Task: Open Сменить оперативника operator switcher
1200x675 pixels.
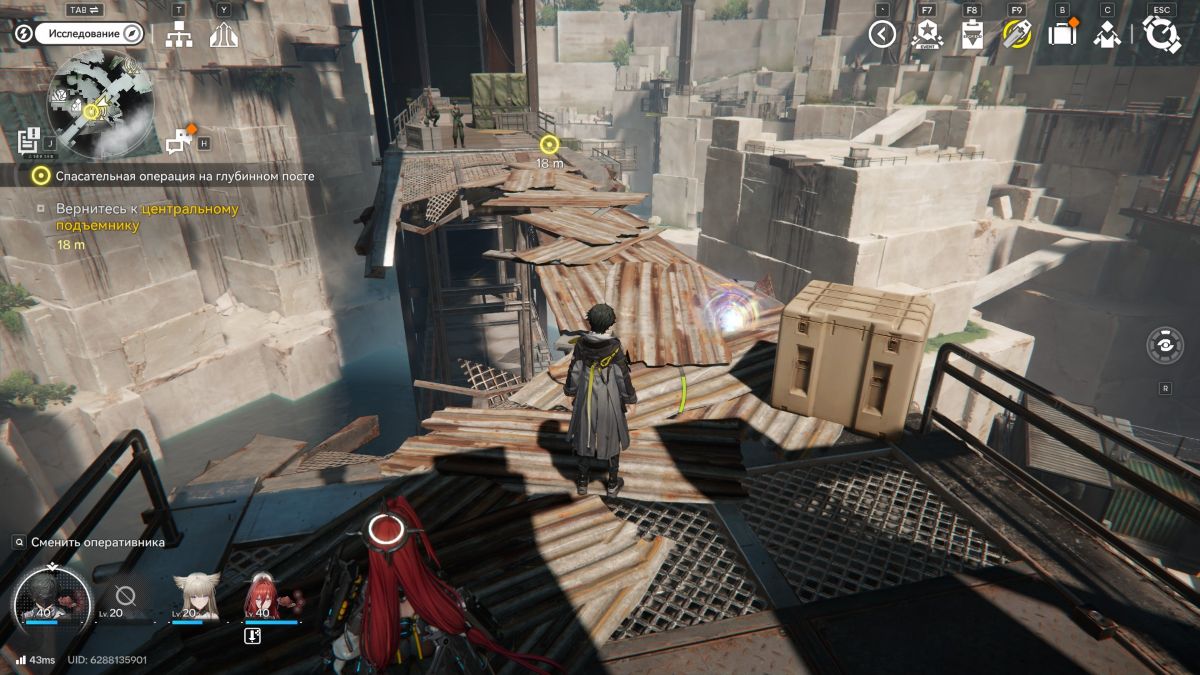Action: (96, 541)
